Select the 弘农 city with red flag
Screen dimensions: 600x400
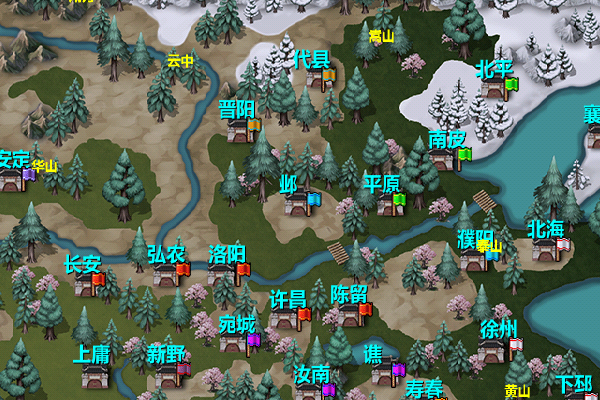point(166,275)
